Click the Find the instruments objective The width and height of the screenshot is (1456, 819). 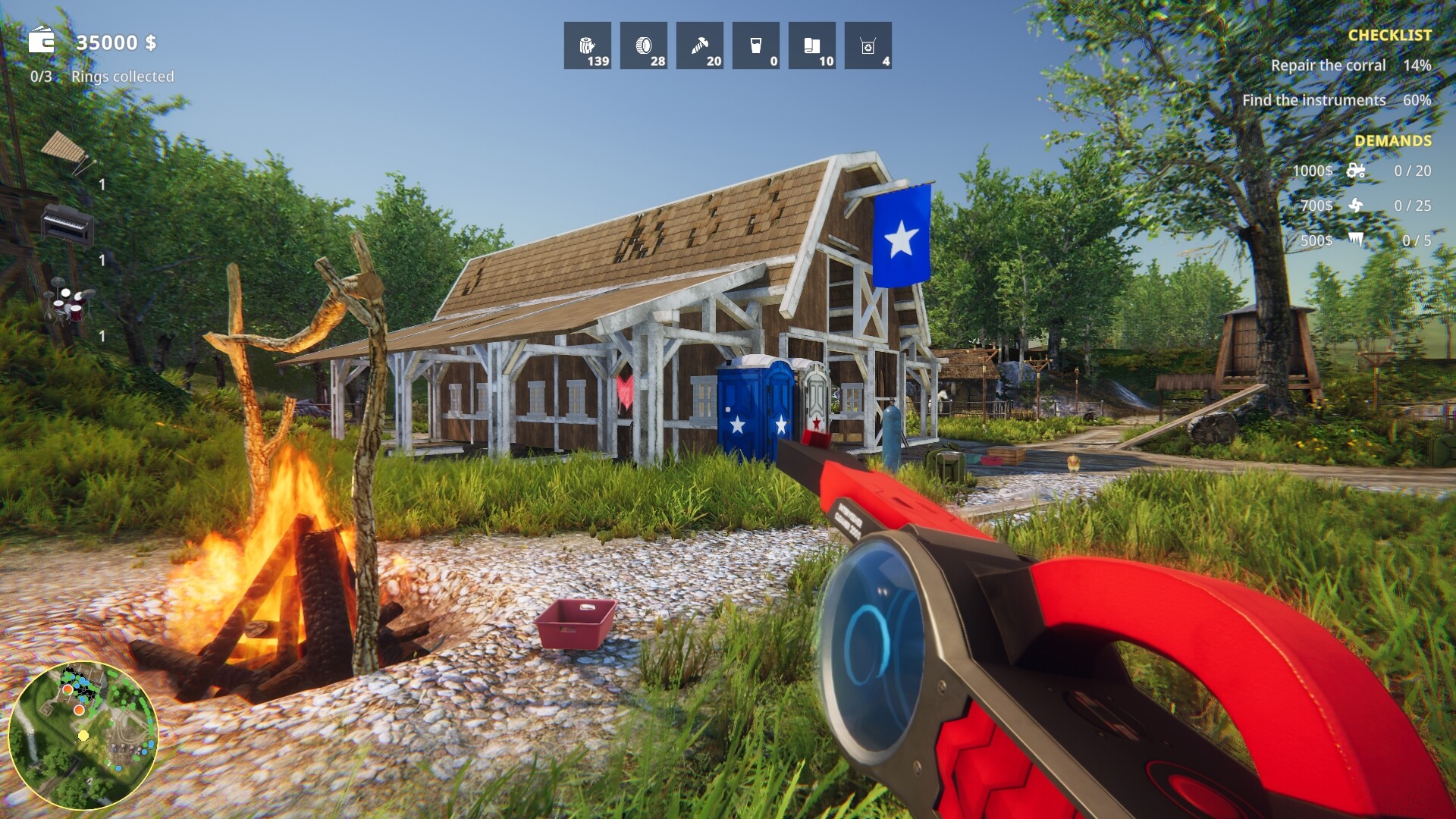point(1314,99)
